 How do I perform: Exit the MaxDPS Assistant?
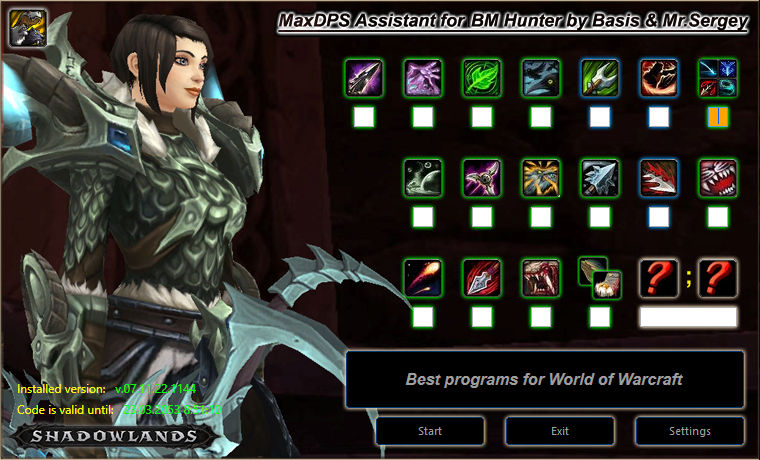(560, 431)
